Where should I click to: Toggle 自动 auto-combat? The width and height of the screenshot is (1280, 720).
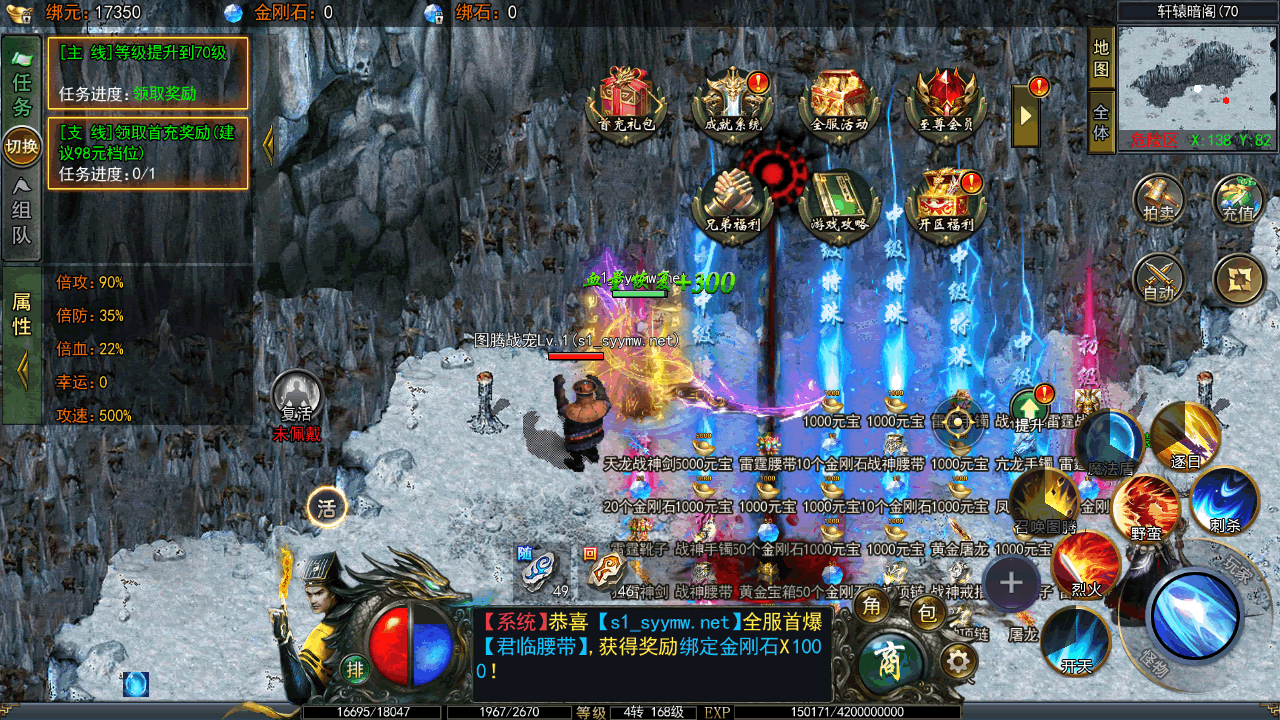pos(1159,279)
